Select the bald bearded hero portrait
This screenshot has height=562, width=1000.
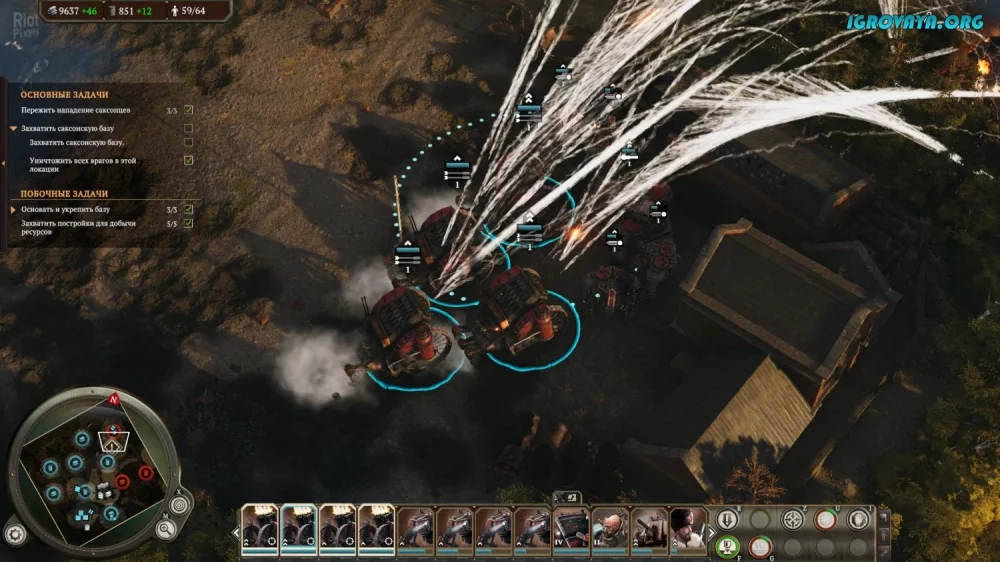pos(609,527)
